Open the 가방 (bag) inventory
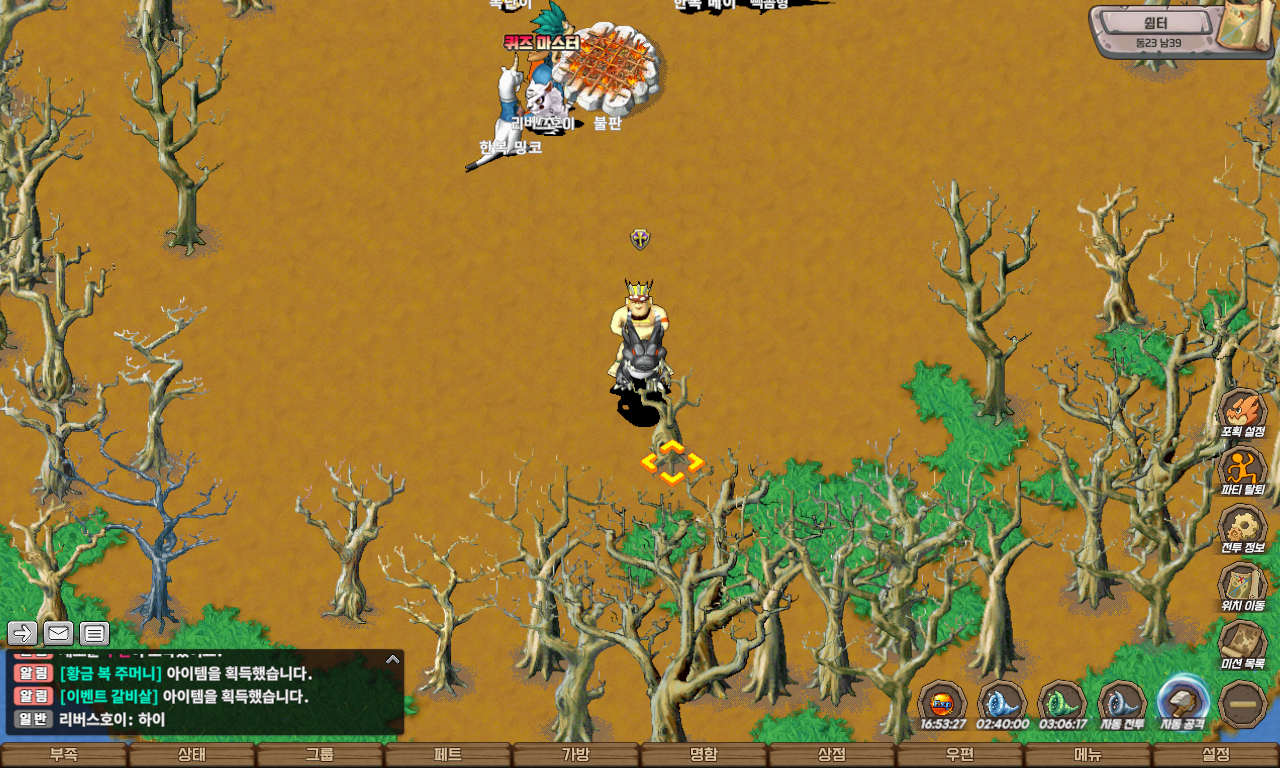This screenshot has width=1280, height=768. (576, 755)
